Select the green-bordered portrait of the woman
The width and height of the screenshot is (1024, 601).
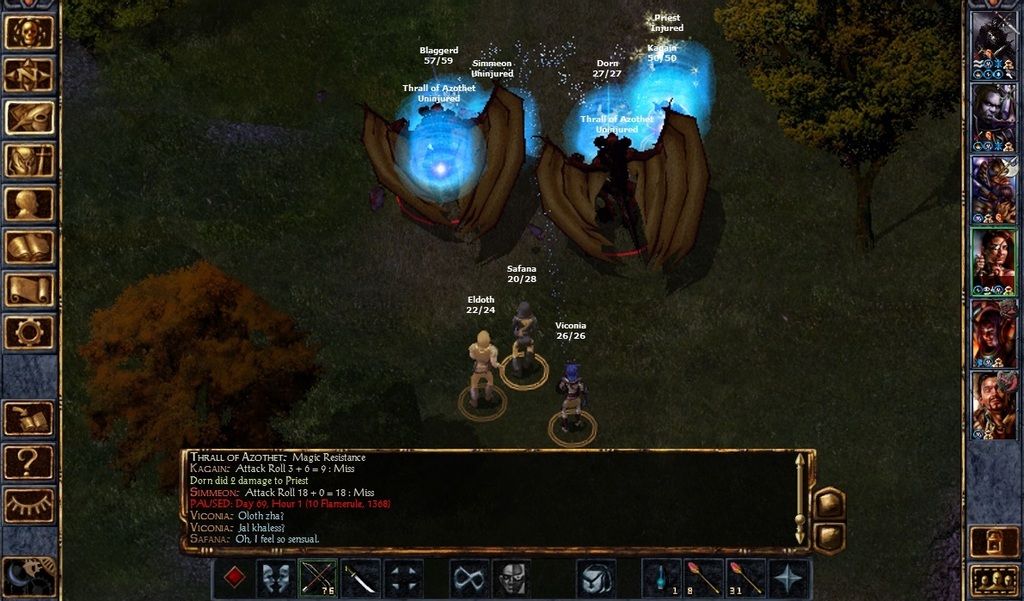994,261
